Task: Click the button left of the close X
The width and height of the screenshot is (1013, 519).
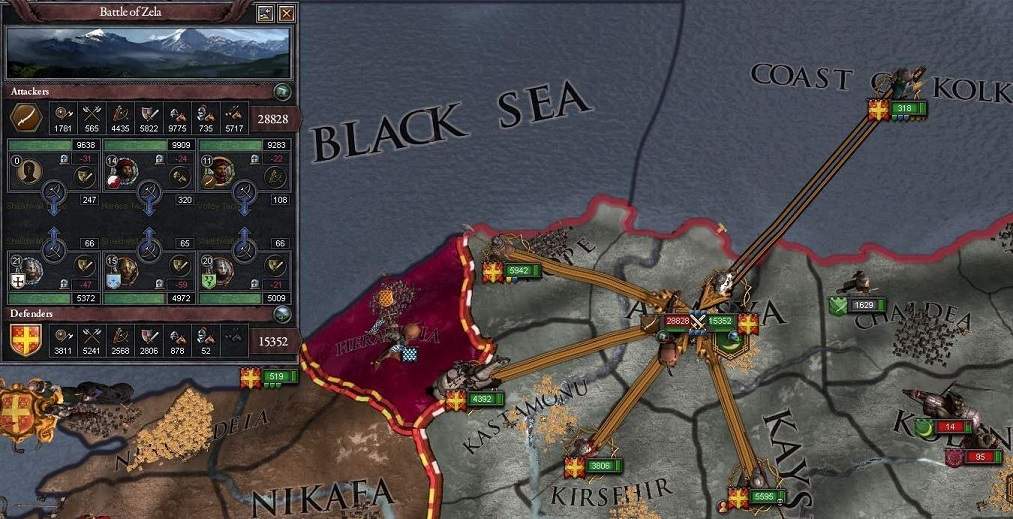Action: pos(265,14)
